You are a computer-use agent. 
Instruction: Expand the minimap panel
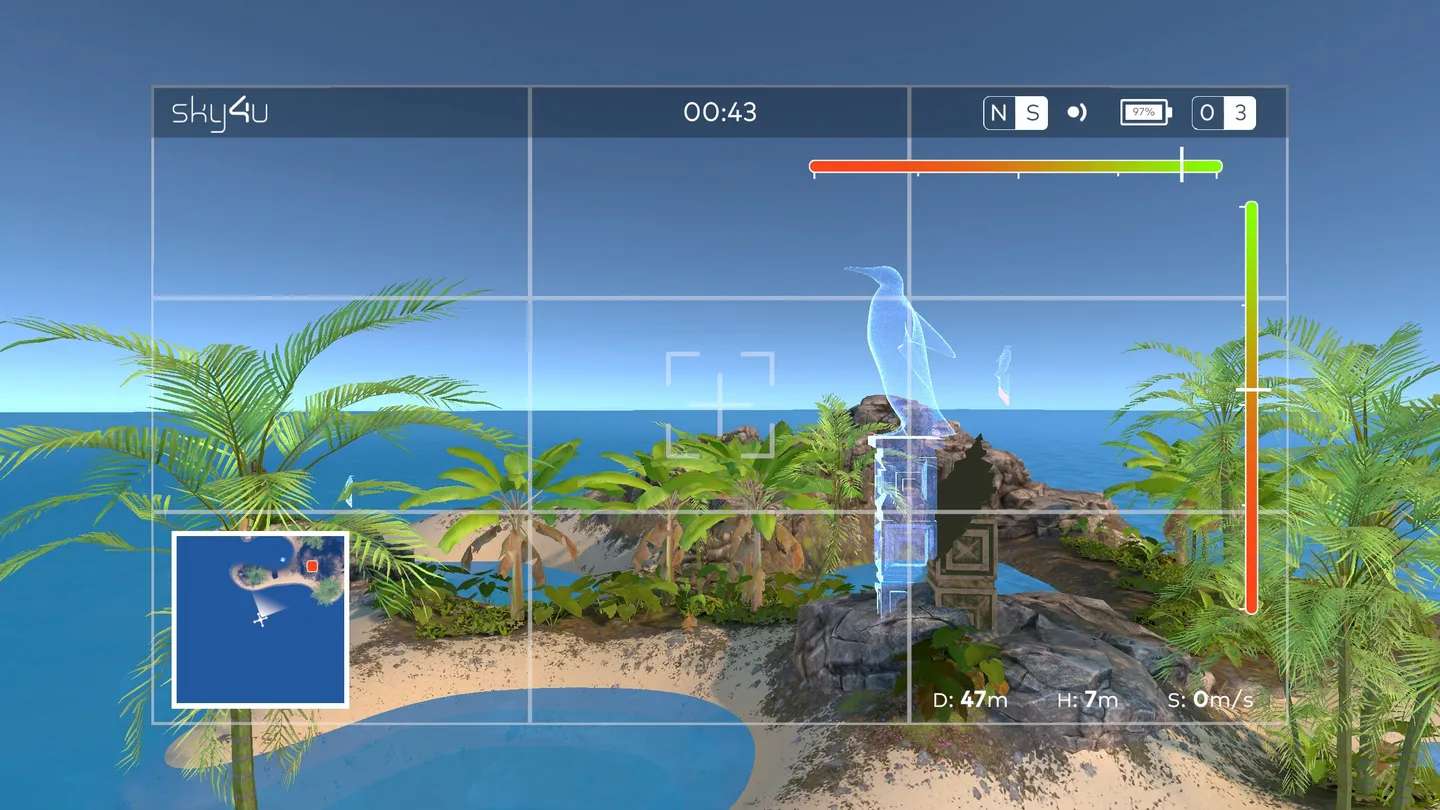coord(258,618)
